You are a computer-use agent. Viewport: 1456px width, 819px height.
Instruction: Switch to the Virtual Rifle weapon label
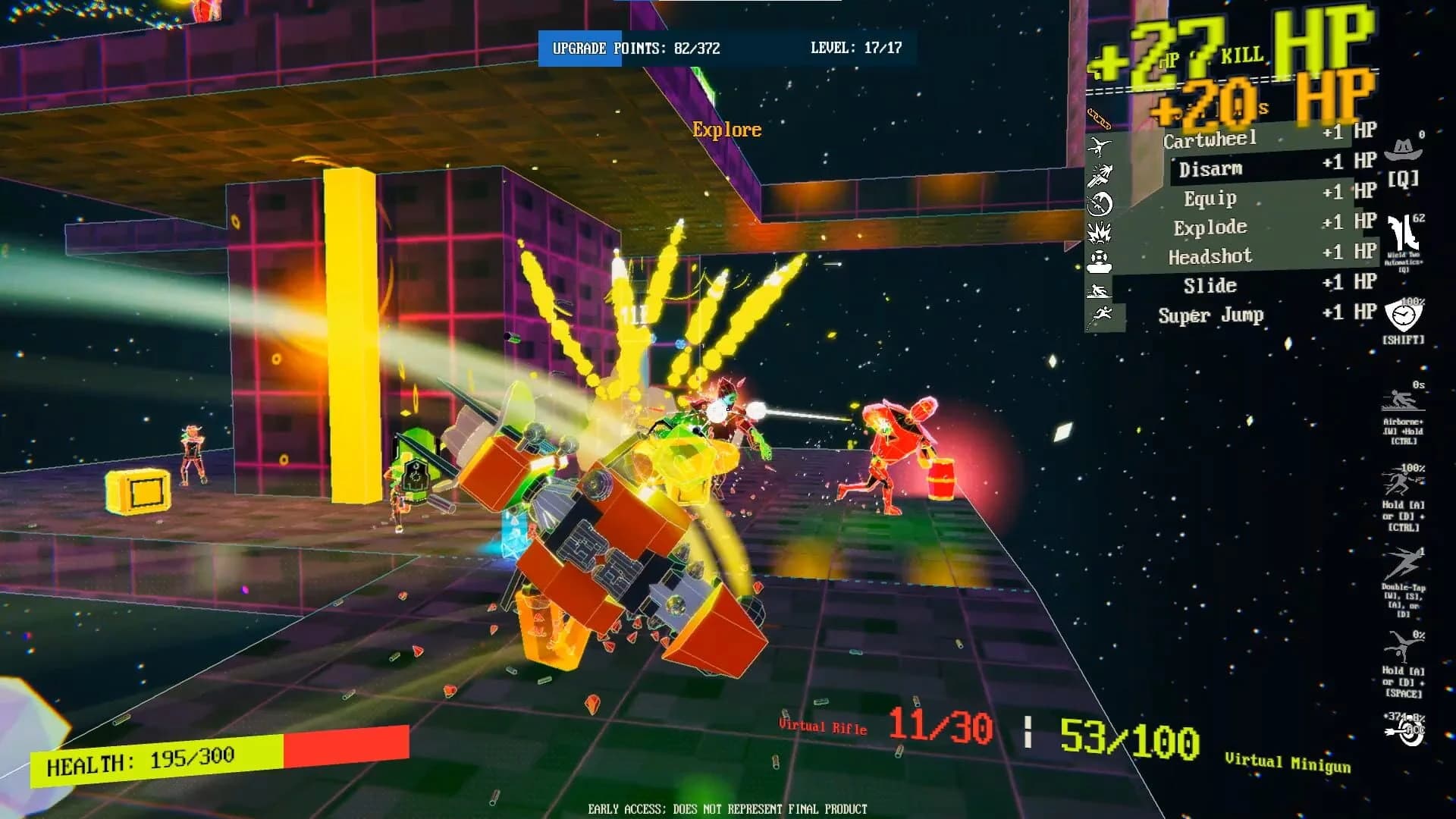(823, 726)
